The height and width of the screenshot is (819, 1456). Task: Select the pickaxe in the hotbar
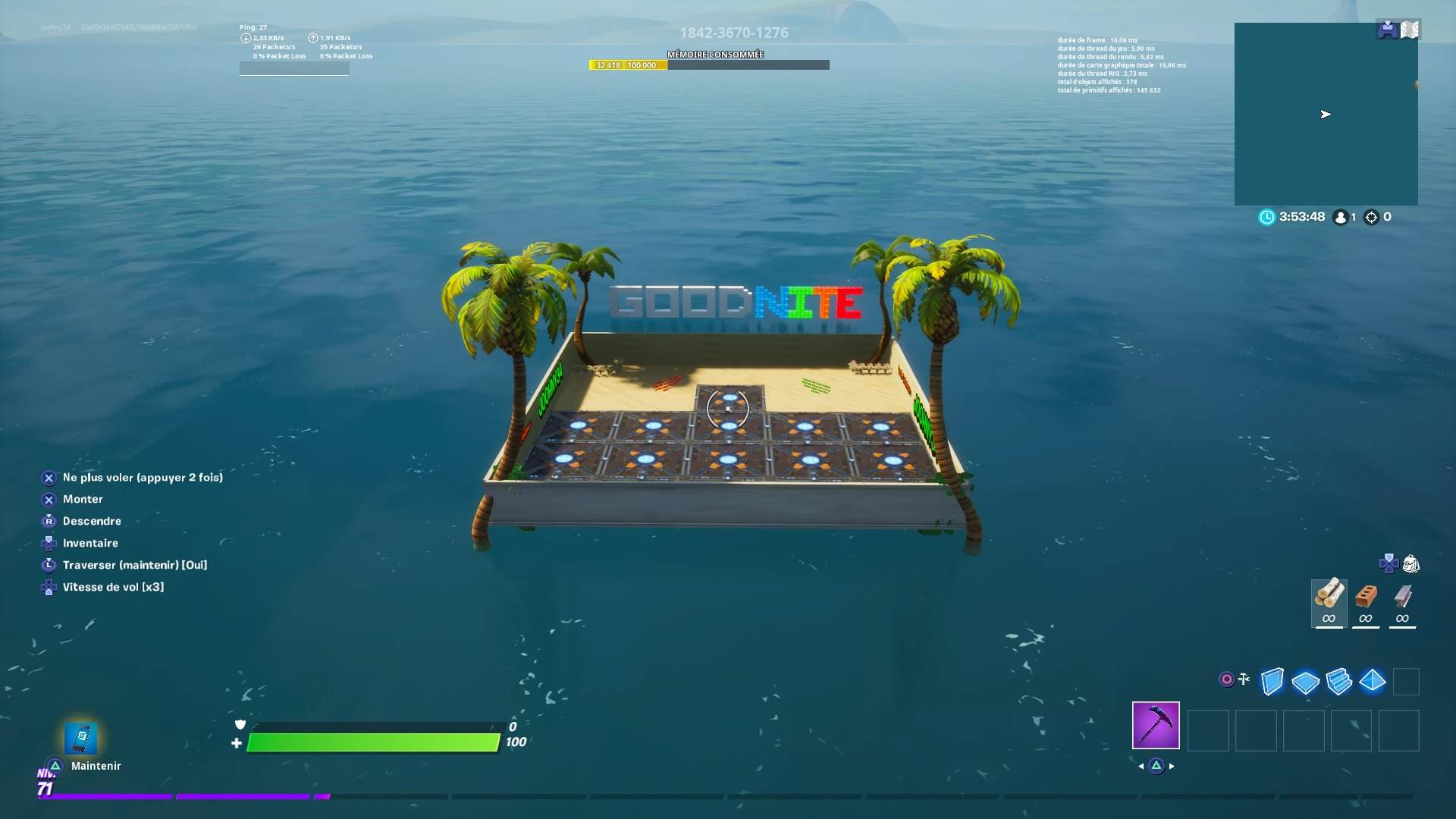(x=1155, y=726)
